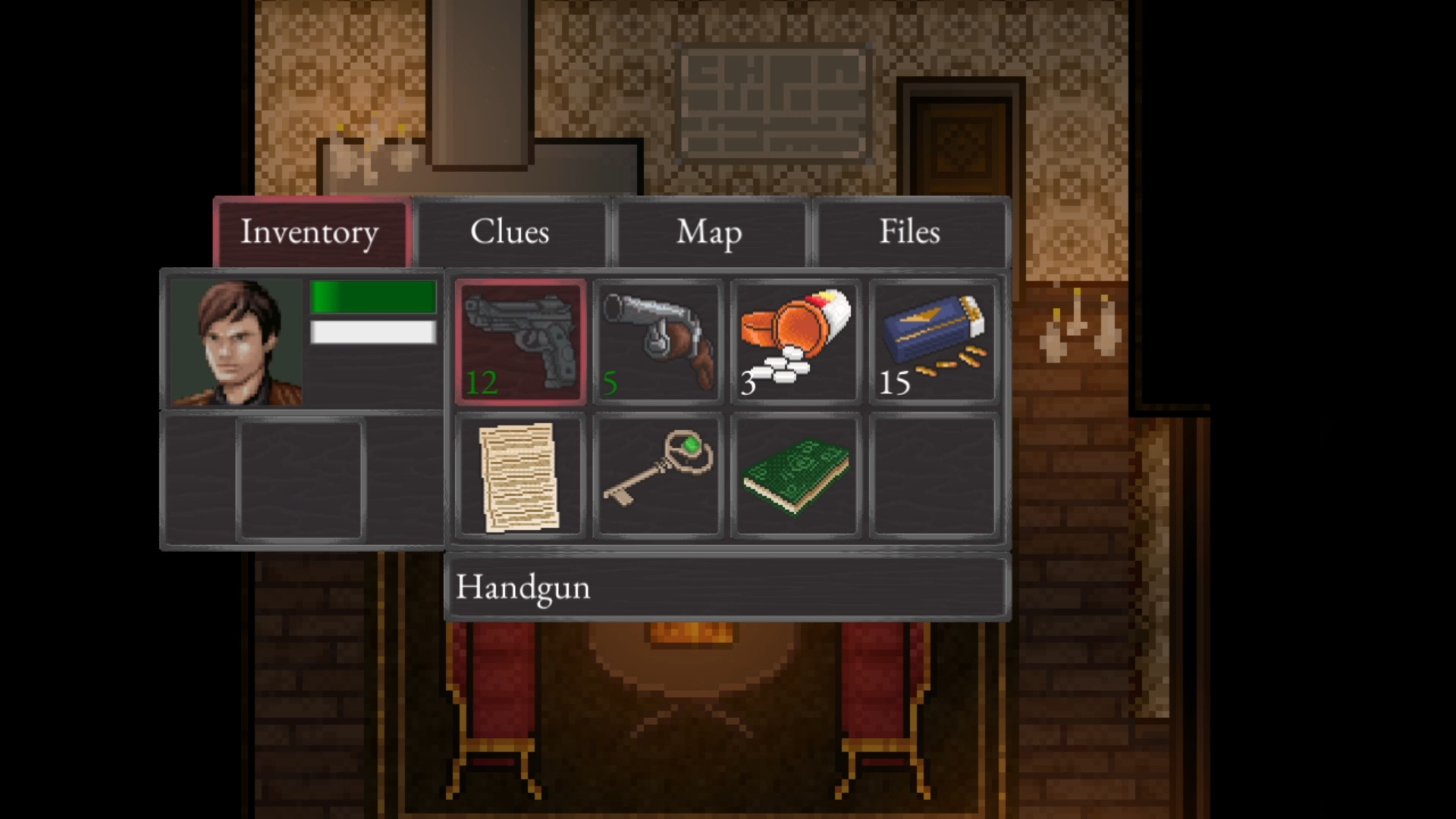Choose the orange pill bottle item

795,341
